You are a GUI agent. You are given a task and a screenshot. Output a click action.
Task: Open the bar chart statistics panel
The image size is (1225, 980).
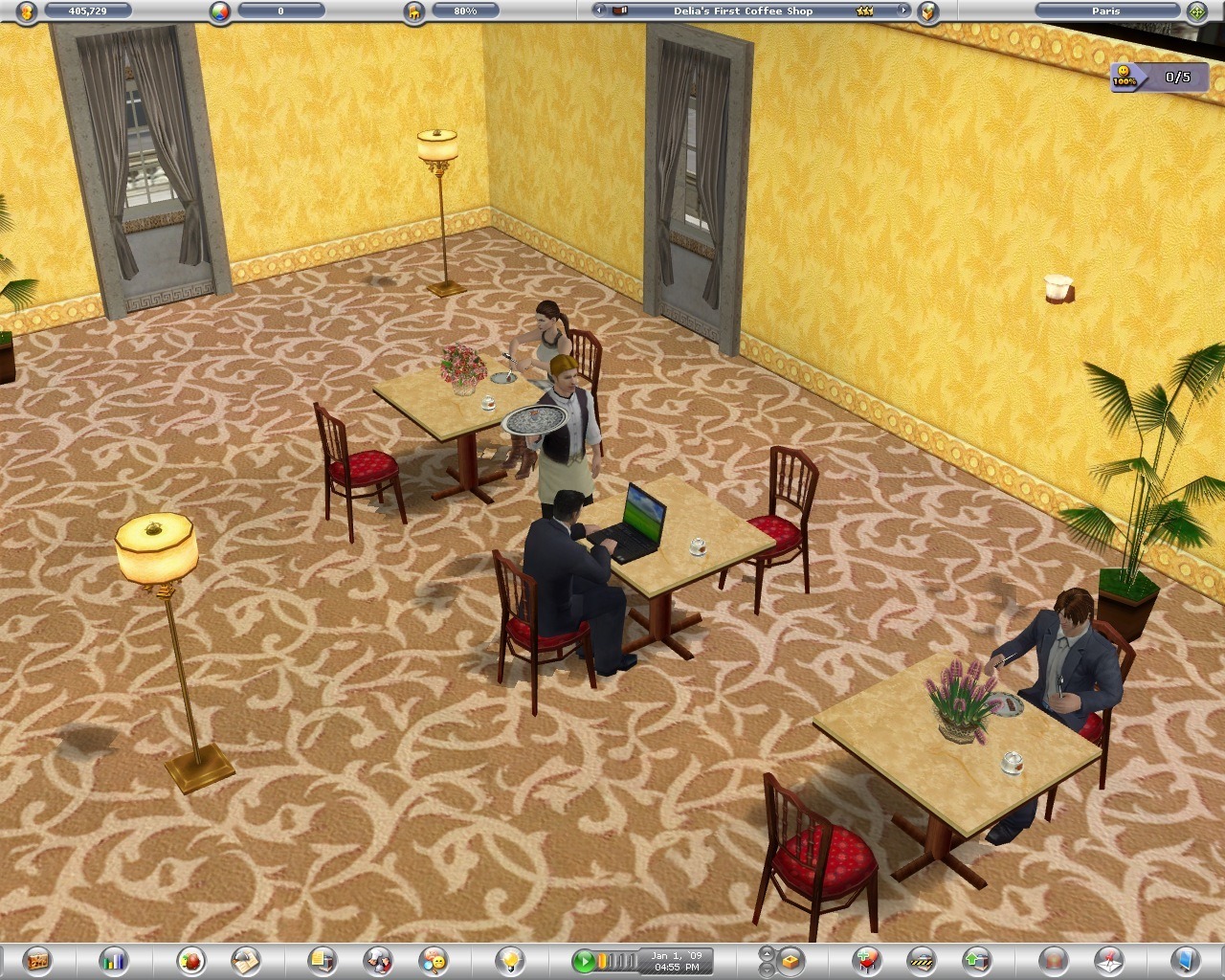(116, 959)
